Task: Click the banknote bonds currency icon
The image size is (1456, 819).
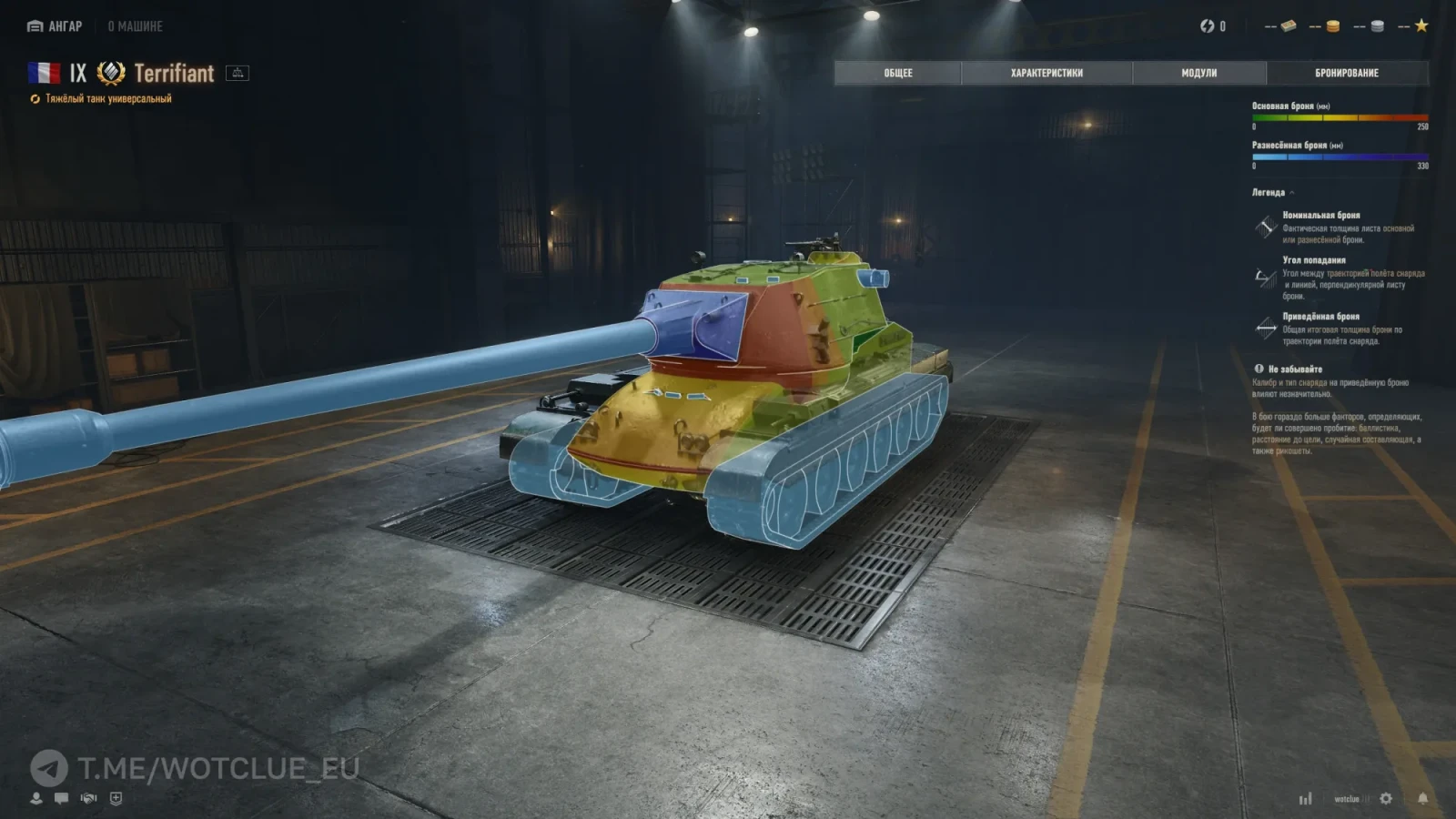Action: coord(1288,26)
